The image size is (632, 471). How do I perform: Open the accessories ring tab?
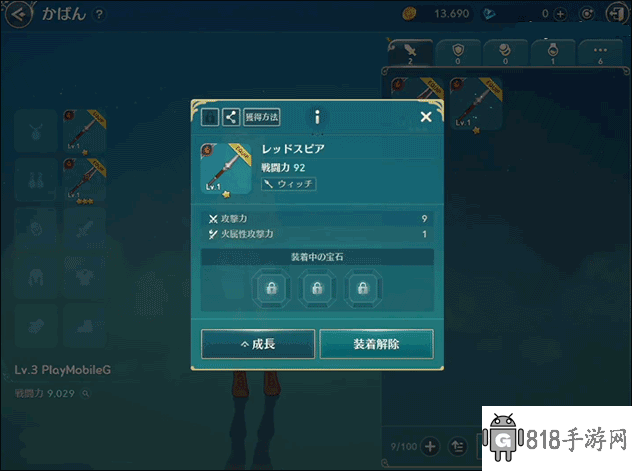554,52
